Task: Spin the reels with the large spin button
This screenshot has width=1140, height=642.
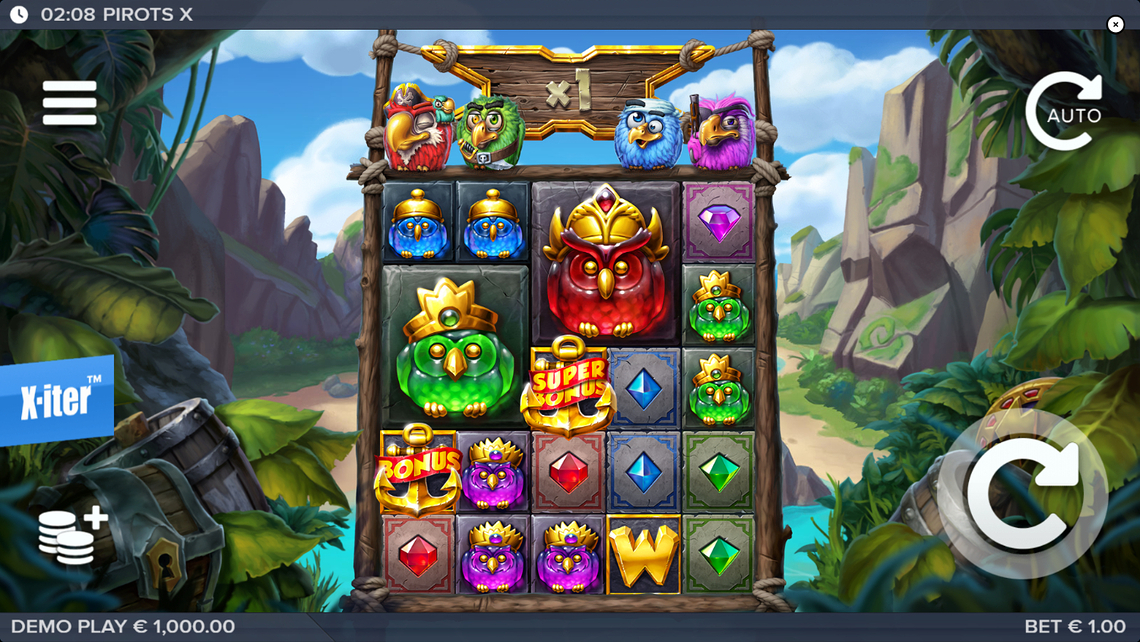Action: tap(1022, 493)
